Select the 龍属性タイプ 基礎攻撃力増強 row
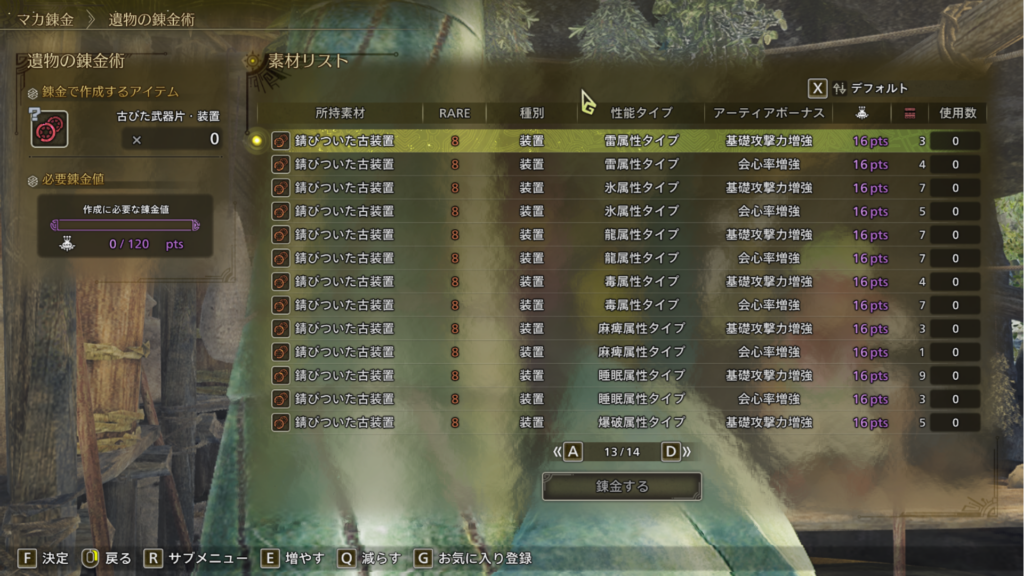The width and height of the screenshot is (1024, 576). 620,235
